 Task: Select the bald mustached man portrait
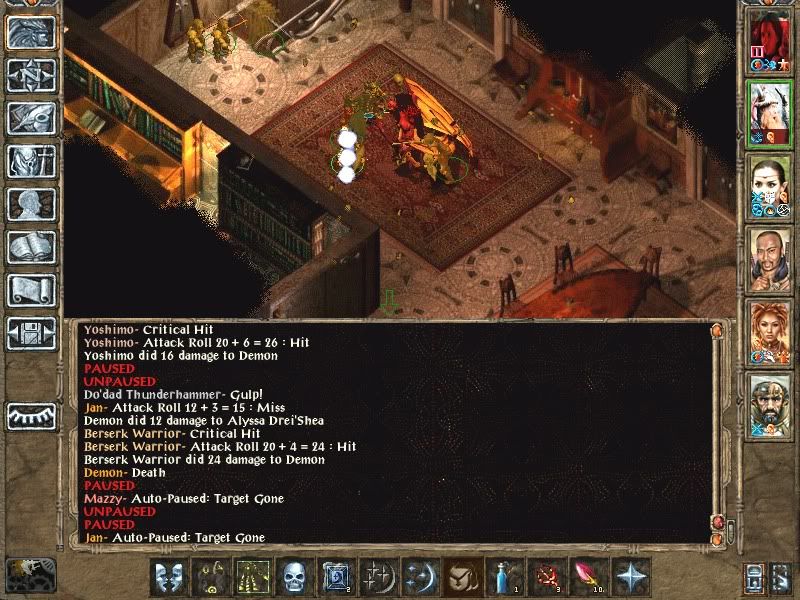(769, 258)
